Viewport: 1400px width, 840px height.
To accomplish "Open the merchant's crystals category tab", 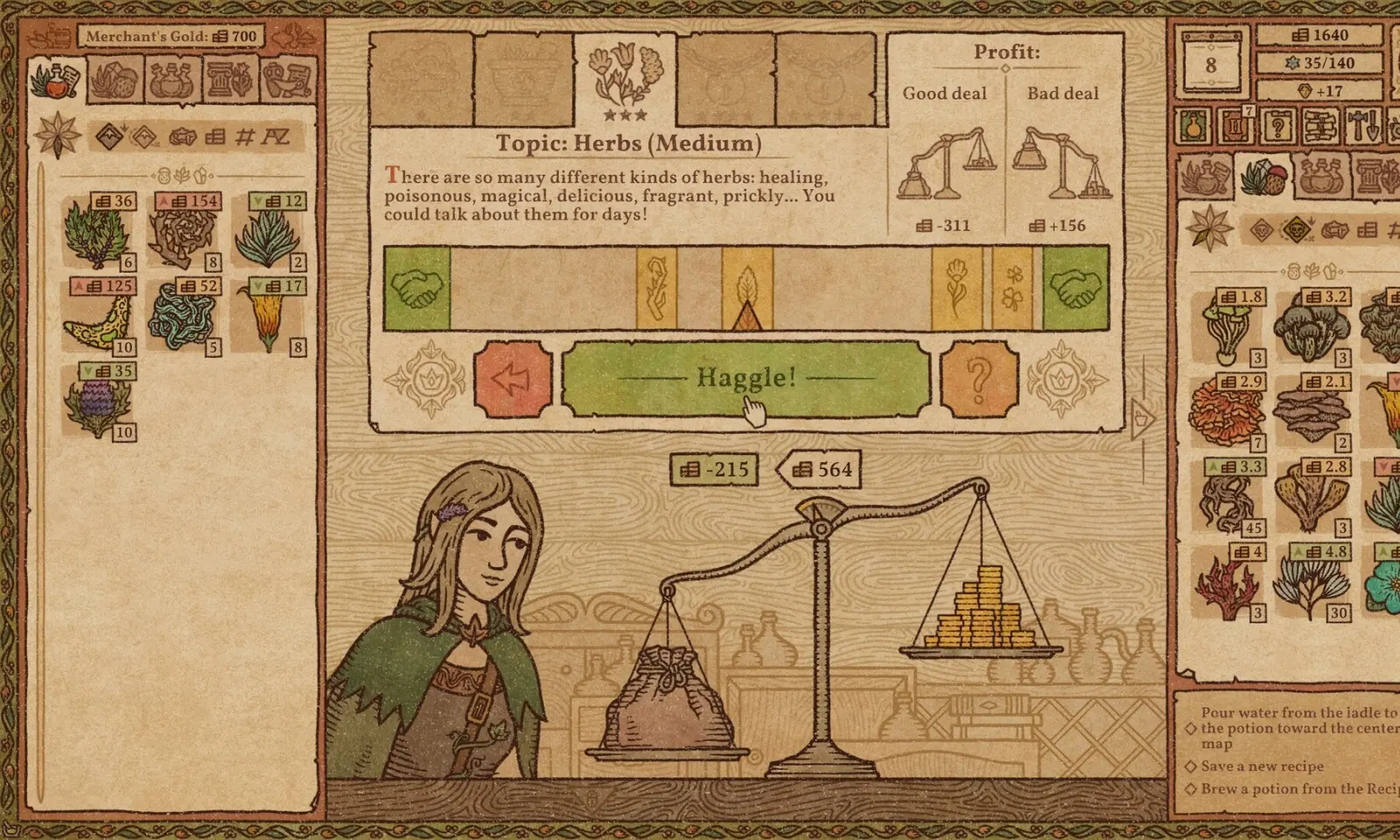I will (x=115, y=80).
